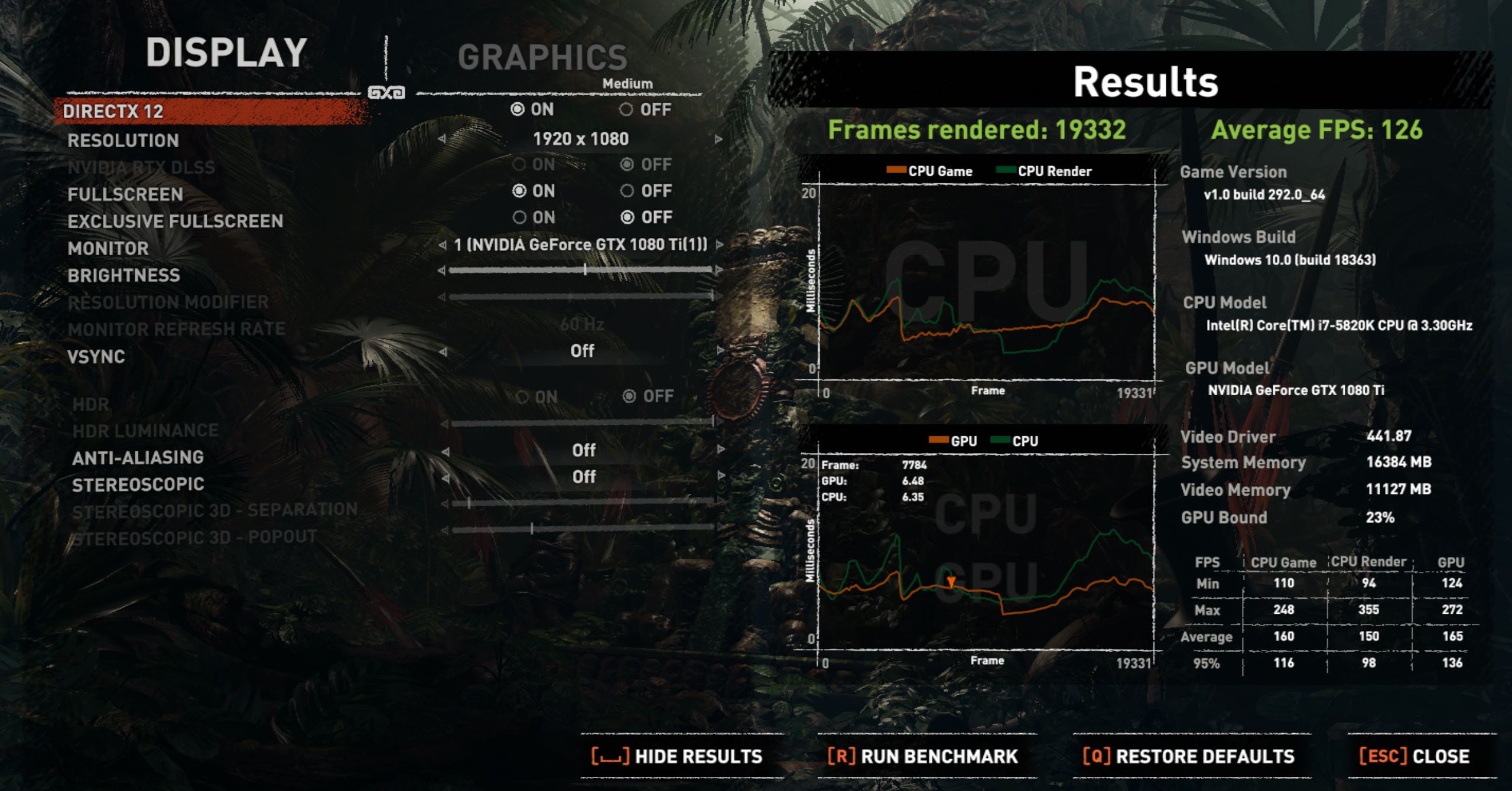Click the left arrow beside Resolution
This screenshot has height=791, width=1512.
[x=442, y=139]
